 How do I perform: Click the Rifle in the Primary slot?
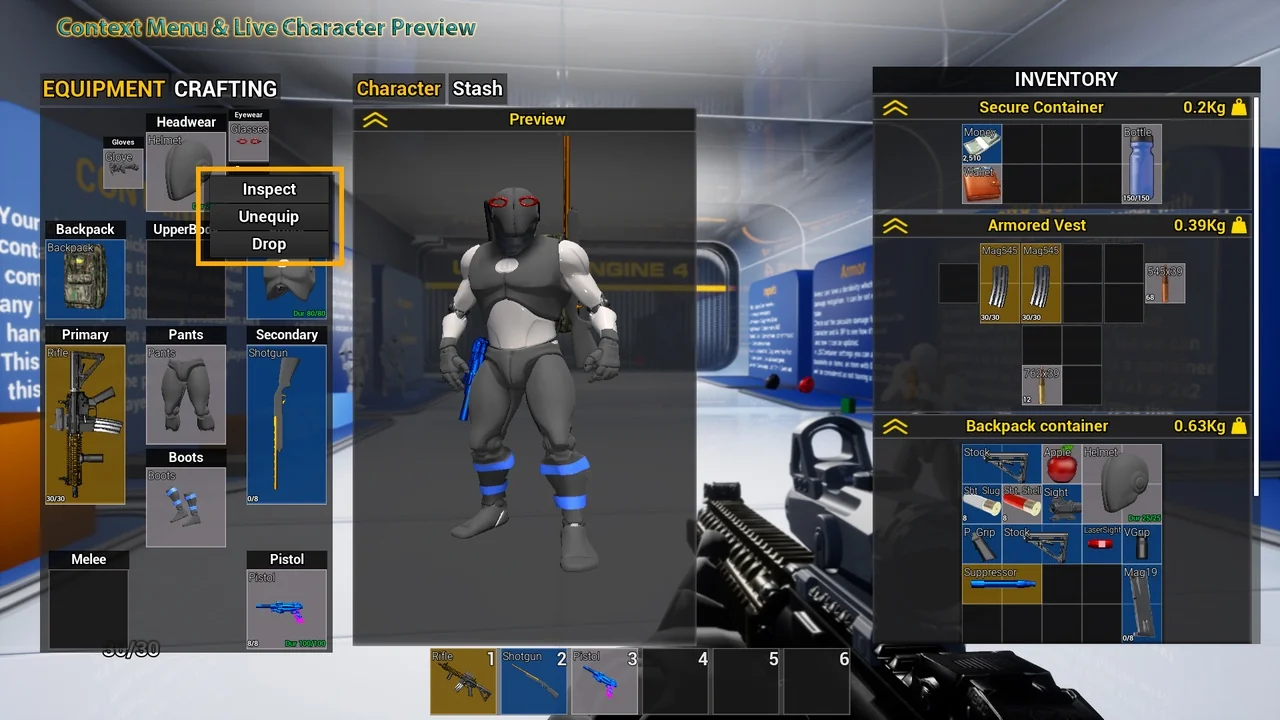(x=85, y=420)
